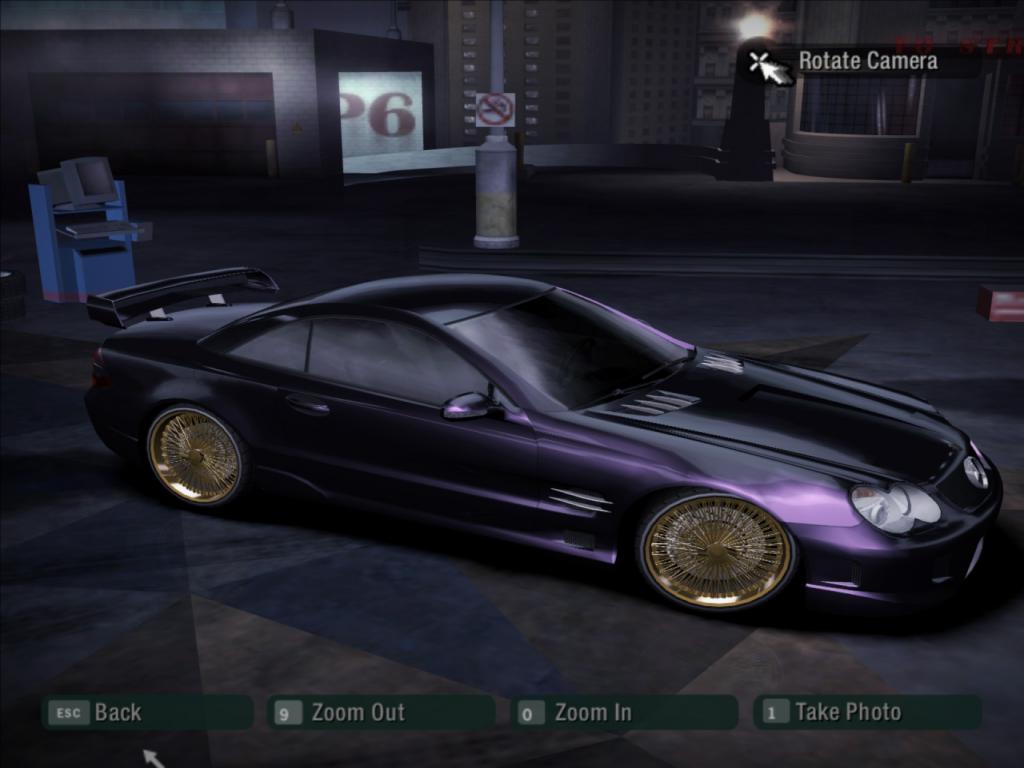This screenshot has height=768, width=1024.
Task: Zoom out the camera view
Action: pyautogui.click(x=382, y=712)
